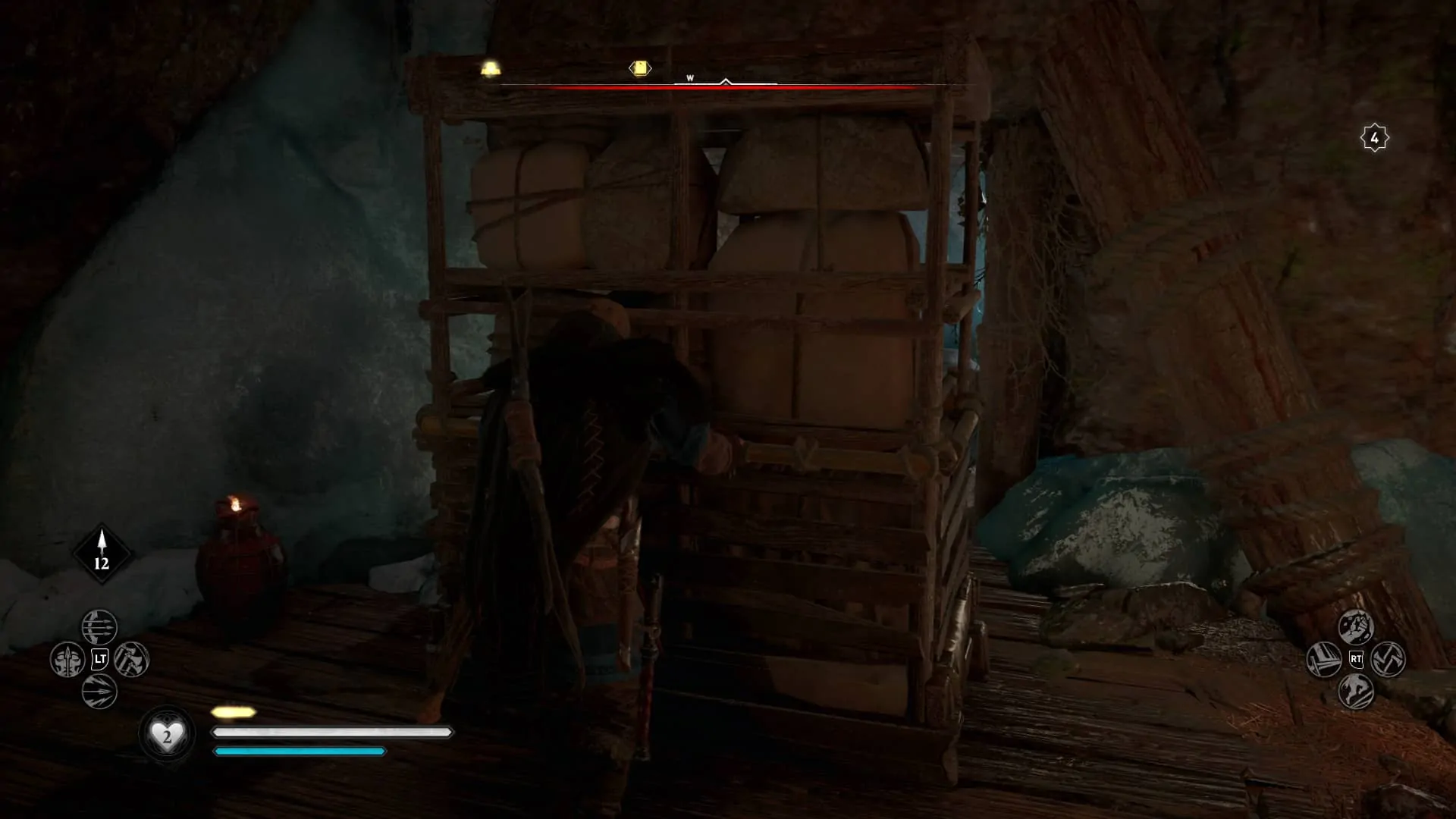Click the compass heading pointer under the W
Viewport: 1456px width, 819px height.
coord(725,81)
